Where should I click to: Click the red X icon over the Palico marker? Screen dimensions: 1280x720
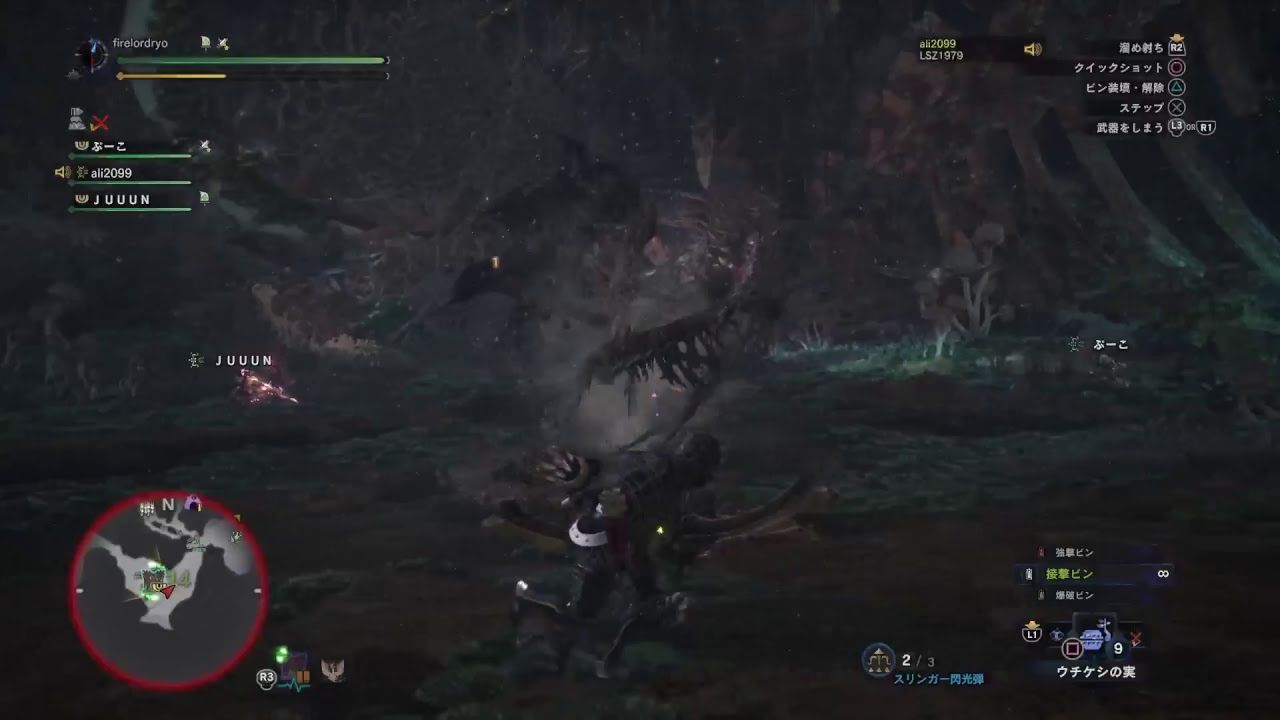click(x=100, y=122)
